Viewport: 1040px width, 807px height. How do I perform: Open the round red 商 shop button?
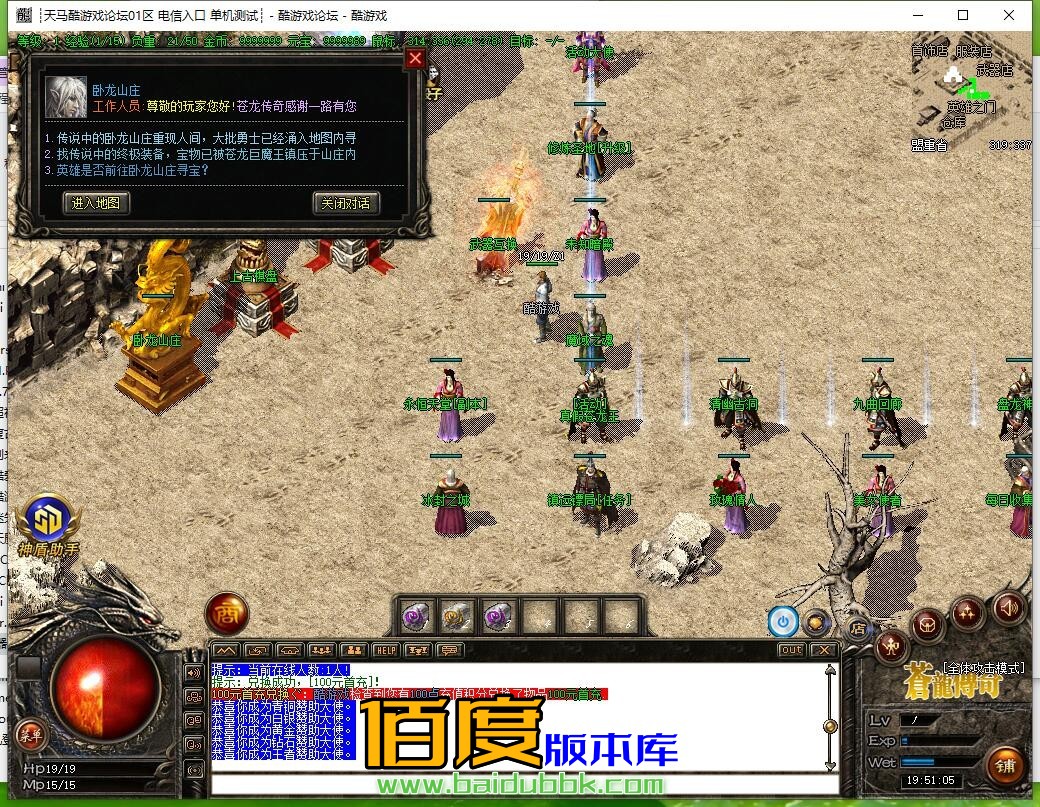tap(226, 615)
